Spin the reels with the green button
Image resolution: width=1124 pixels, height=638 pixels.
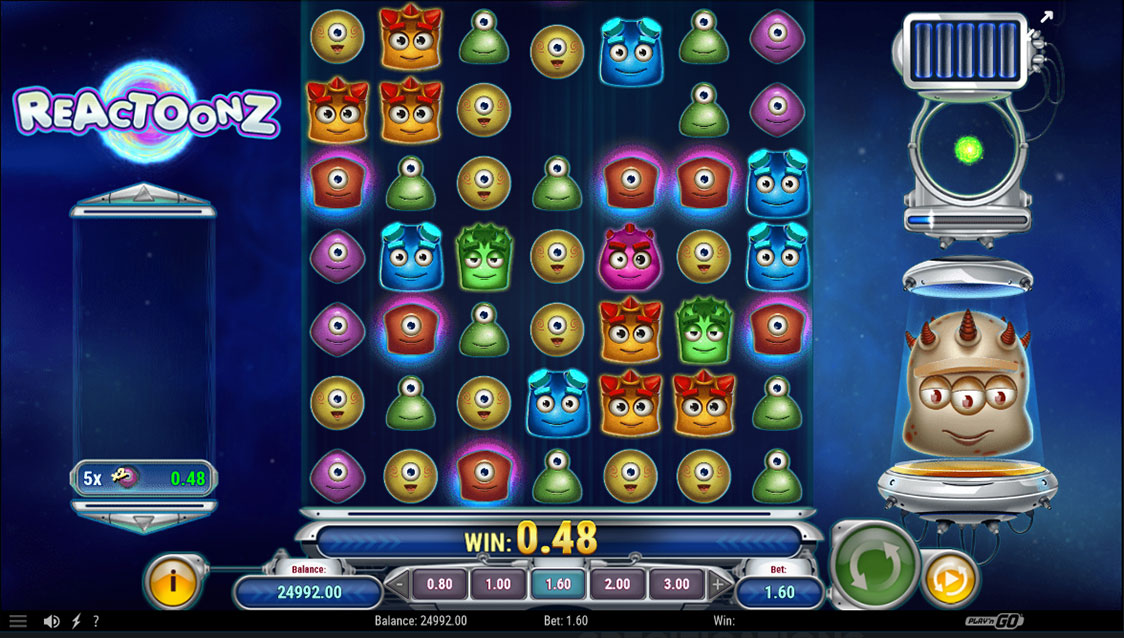[x=876, y=565]
